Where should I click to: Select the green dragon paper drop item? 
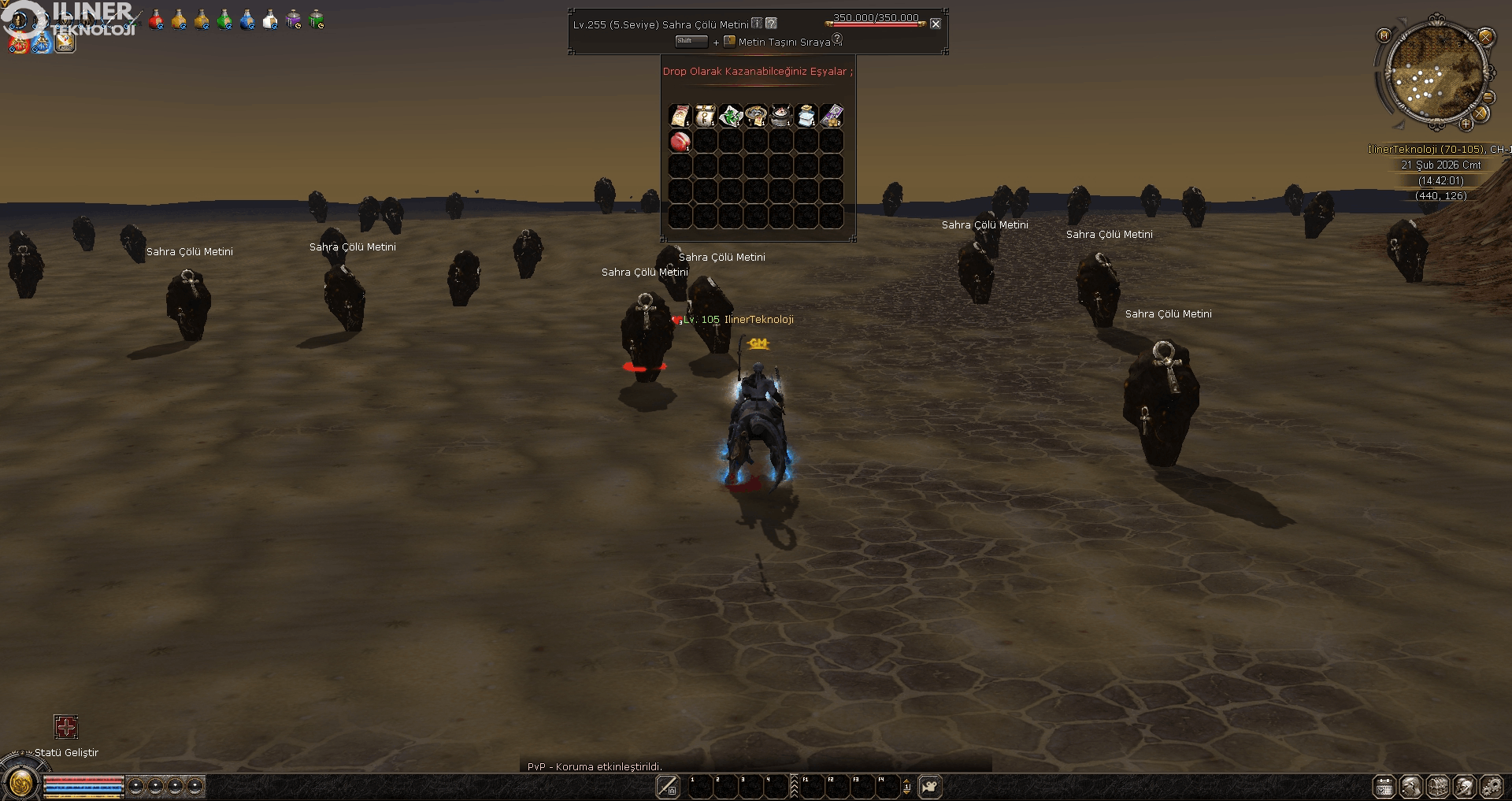point(730,116)
